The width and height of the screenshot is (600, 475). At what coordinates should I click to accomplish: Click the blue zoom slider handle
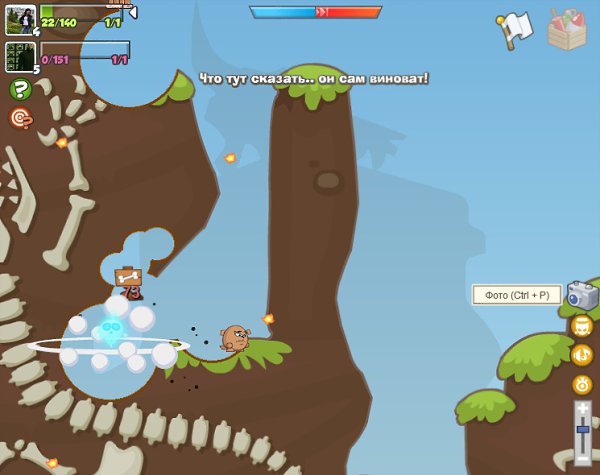coord(582,430)
